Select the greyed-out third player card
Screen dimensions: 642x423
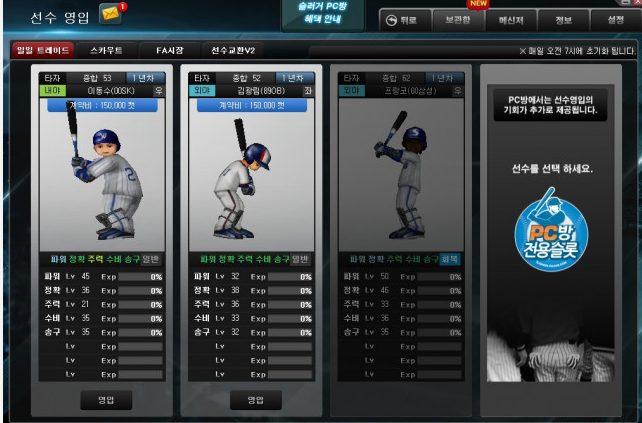[x=398, y=170]
